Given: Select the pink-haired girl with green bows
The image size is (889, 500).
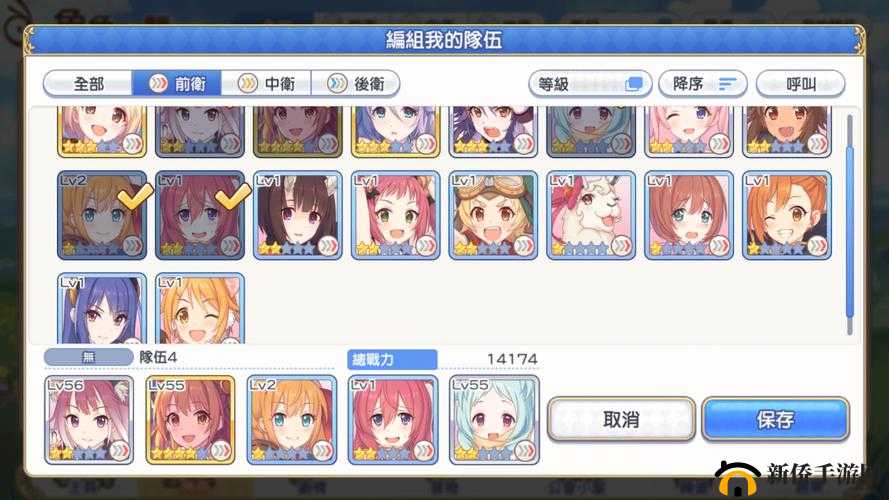Looking at the screenshot, I should [396, 215].
